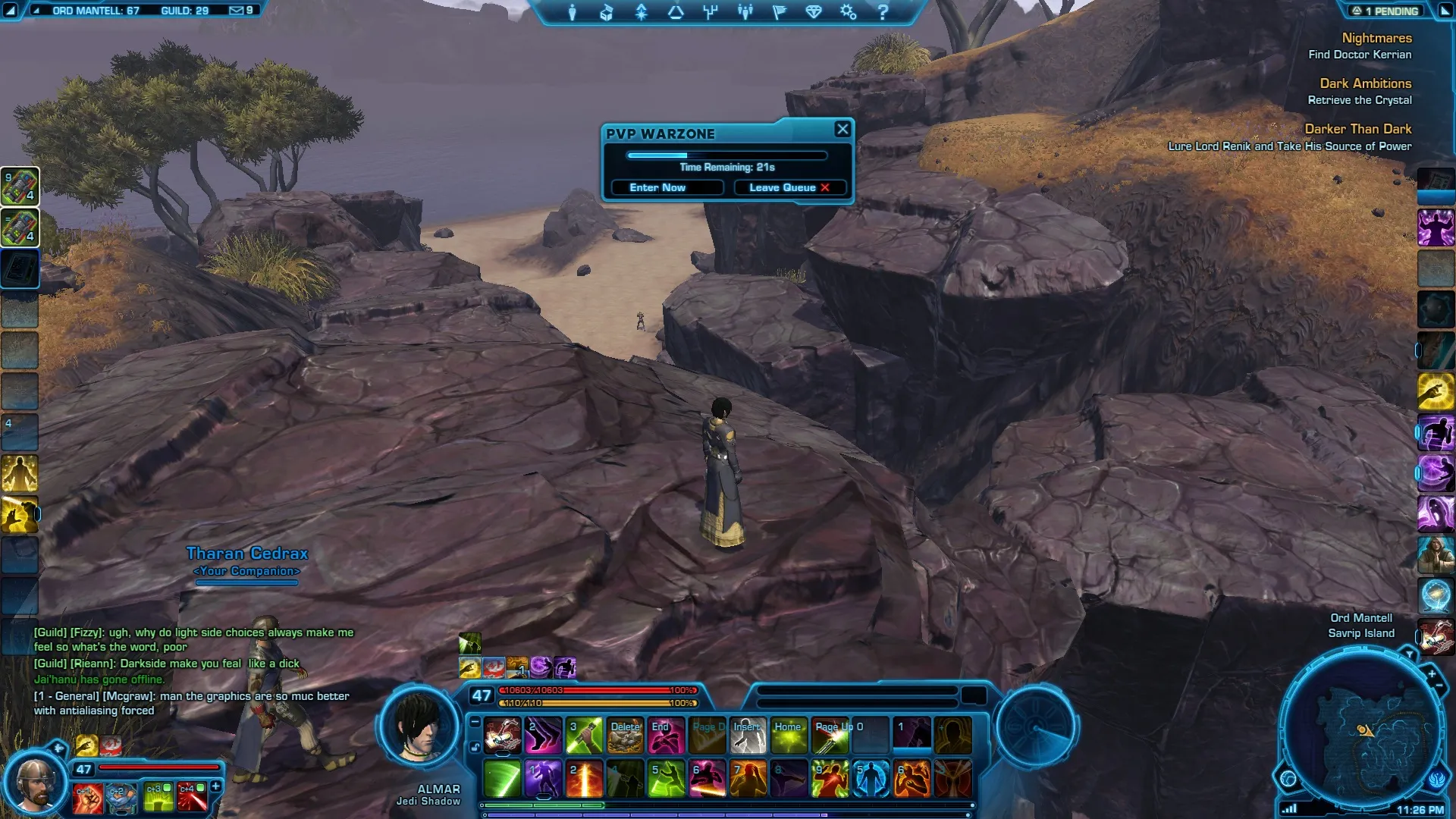Activate the green burst ability bound to Home
The height and width of the screenshot is (819, 1456).
pyautogui.click(x=789, y=736)
